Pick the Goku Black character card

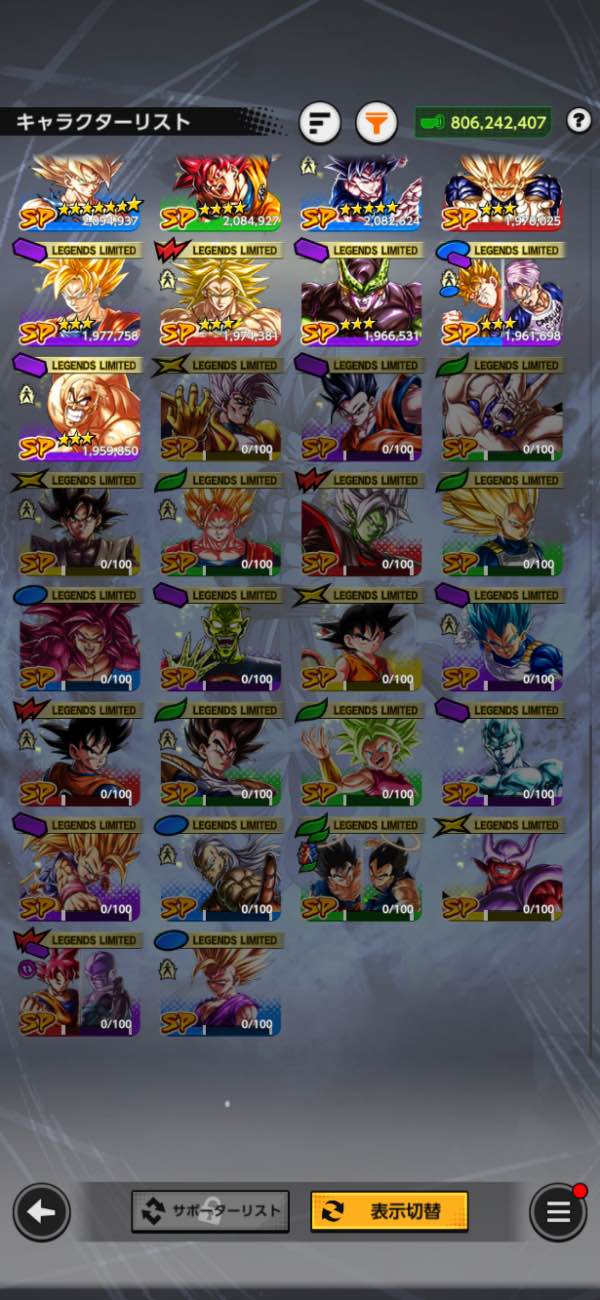click(80, 532)
